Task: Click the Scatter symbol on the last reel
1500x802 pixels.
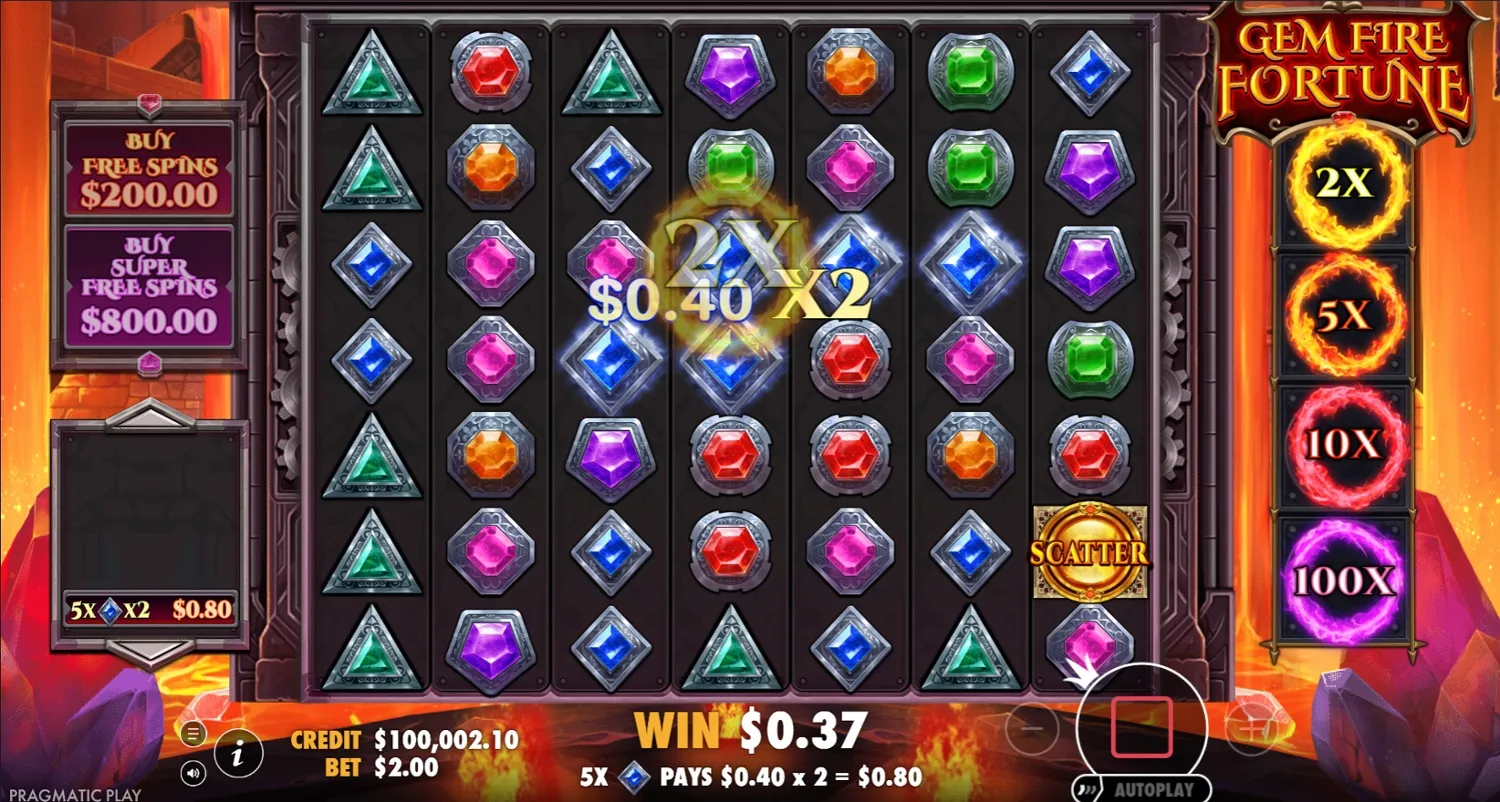Action: point(1090,549)
